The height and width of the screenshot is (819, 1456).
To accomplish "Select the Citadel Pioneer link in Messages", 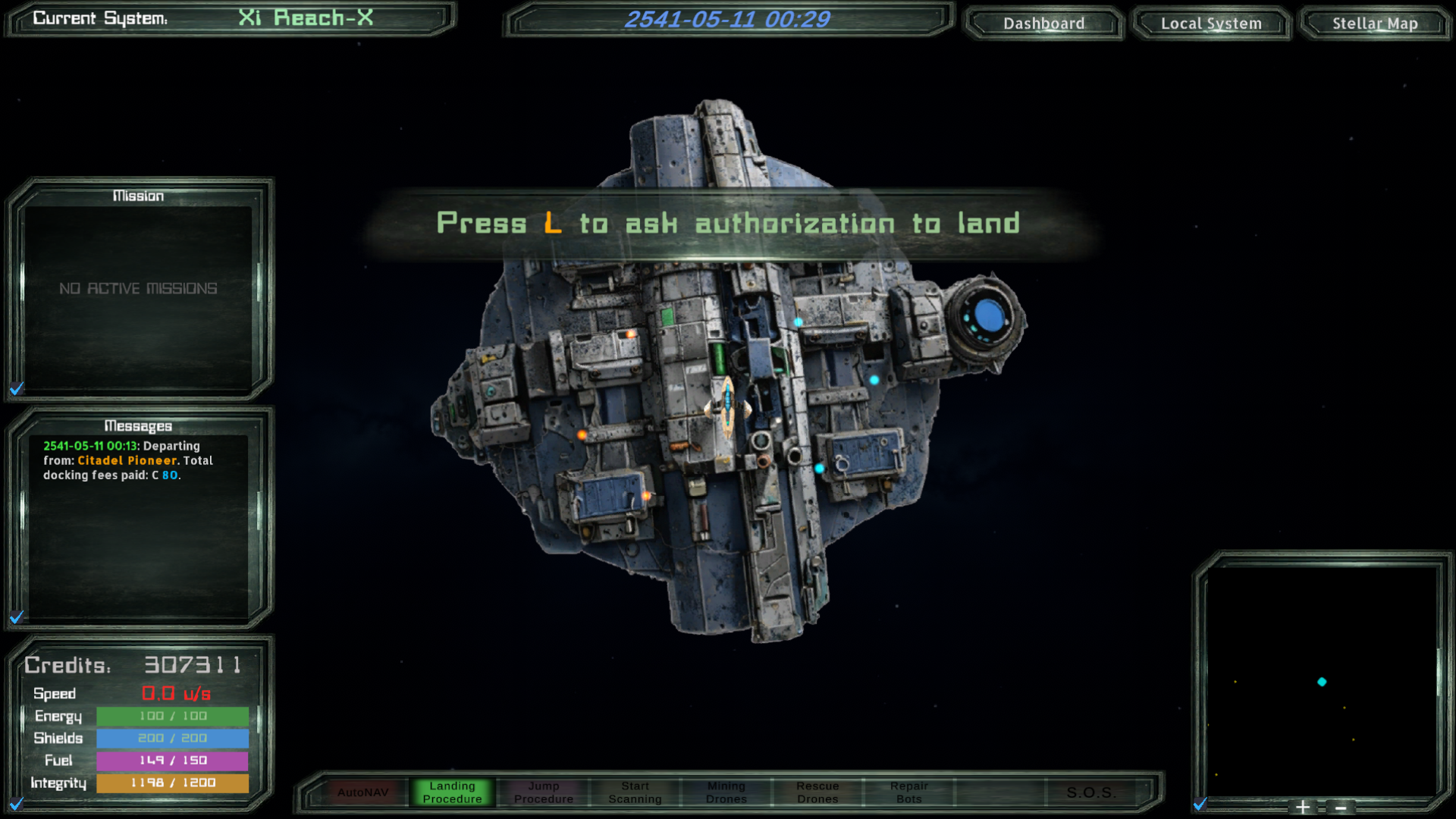I will click(127, 460).
